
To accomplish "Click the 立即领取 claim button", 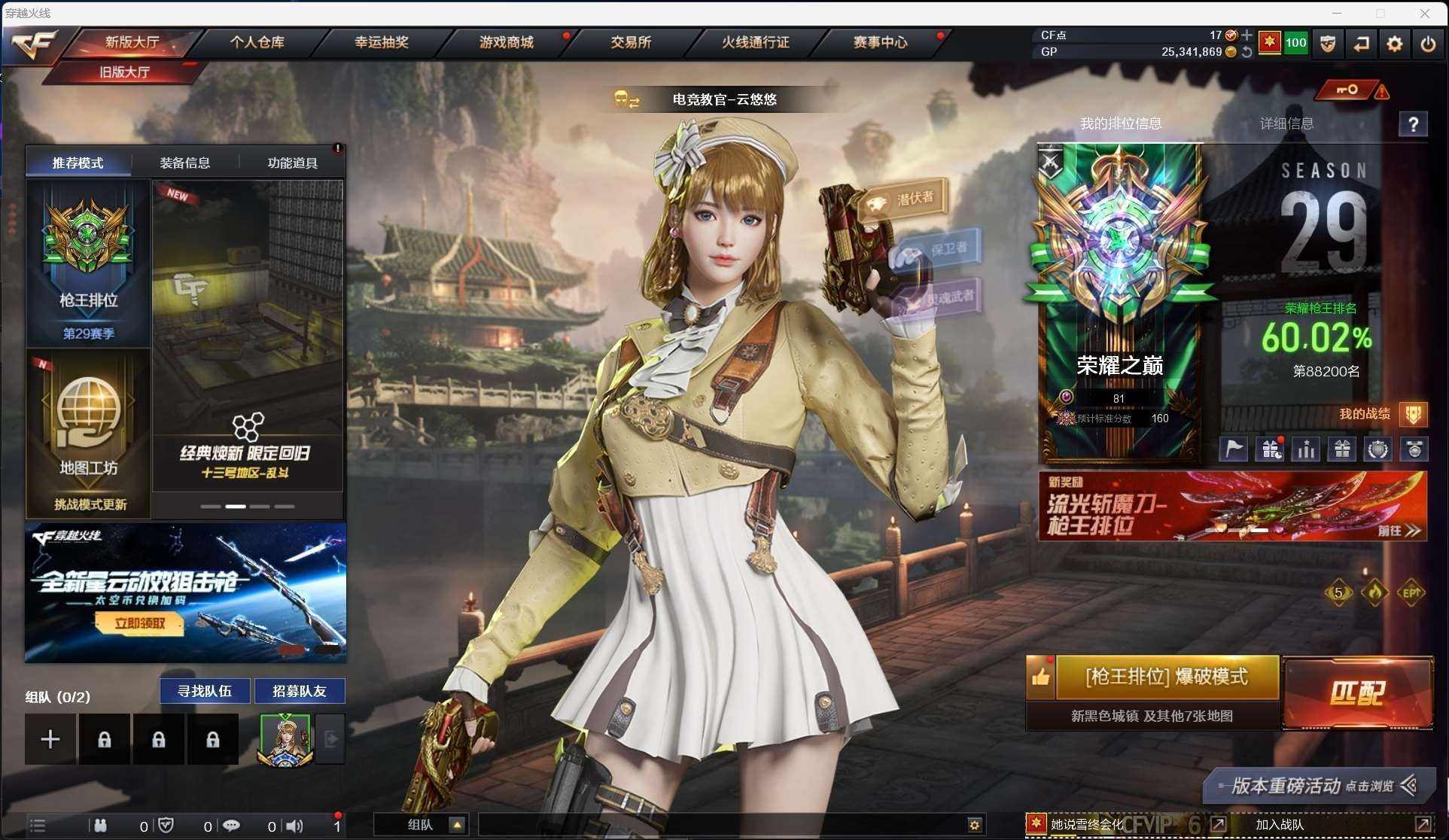I will click(140, 623).
